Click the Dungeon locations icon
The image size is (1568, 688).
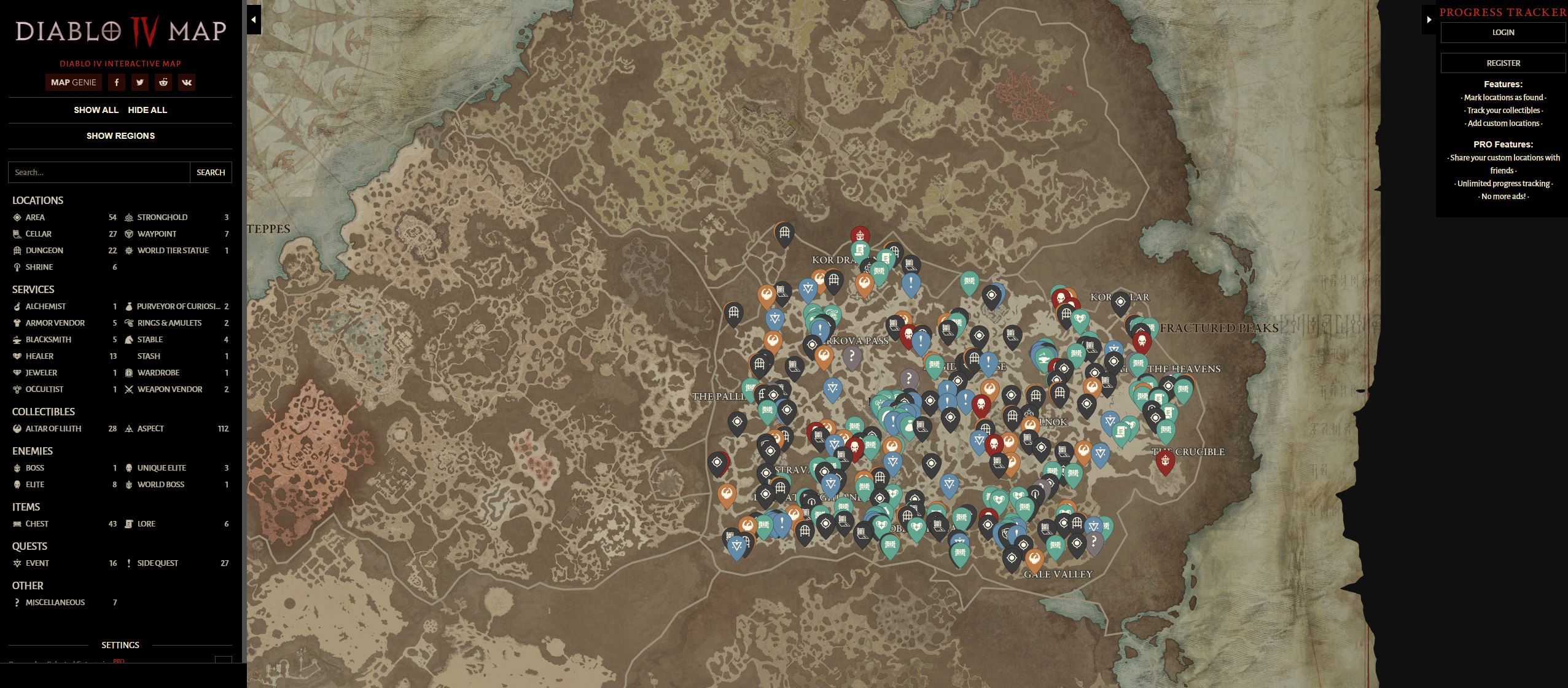[x=17, y=250]
